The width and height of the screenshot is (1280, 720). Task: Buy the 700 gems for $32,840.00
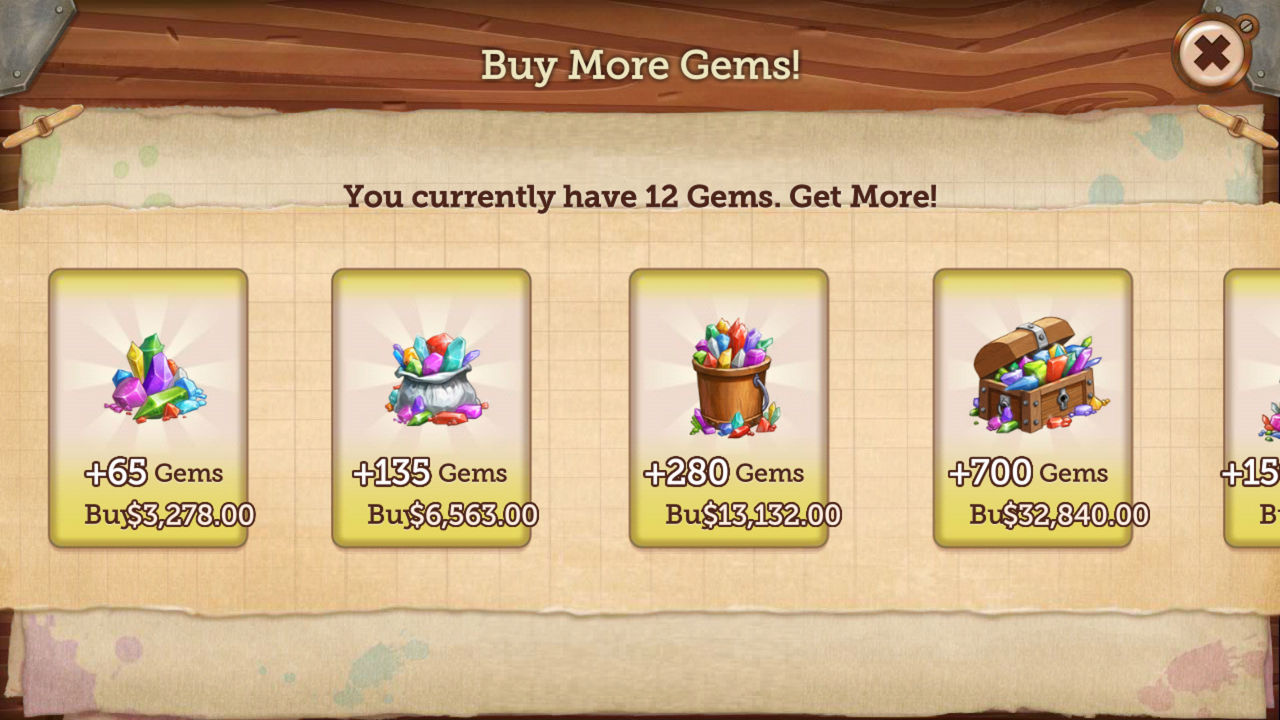click(x=1055, y=514)
